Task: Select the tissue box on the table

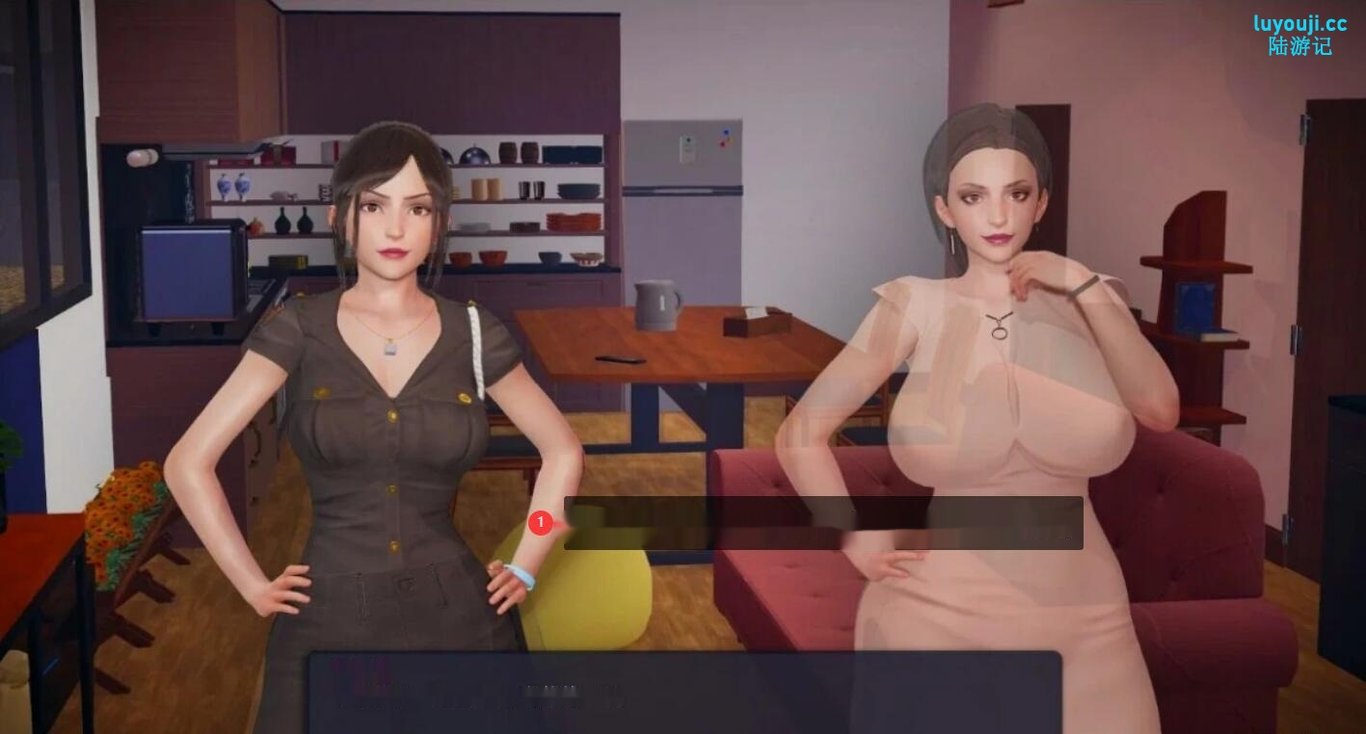Action: click(755, 322)
